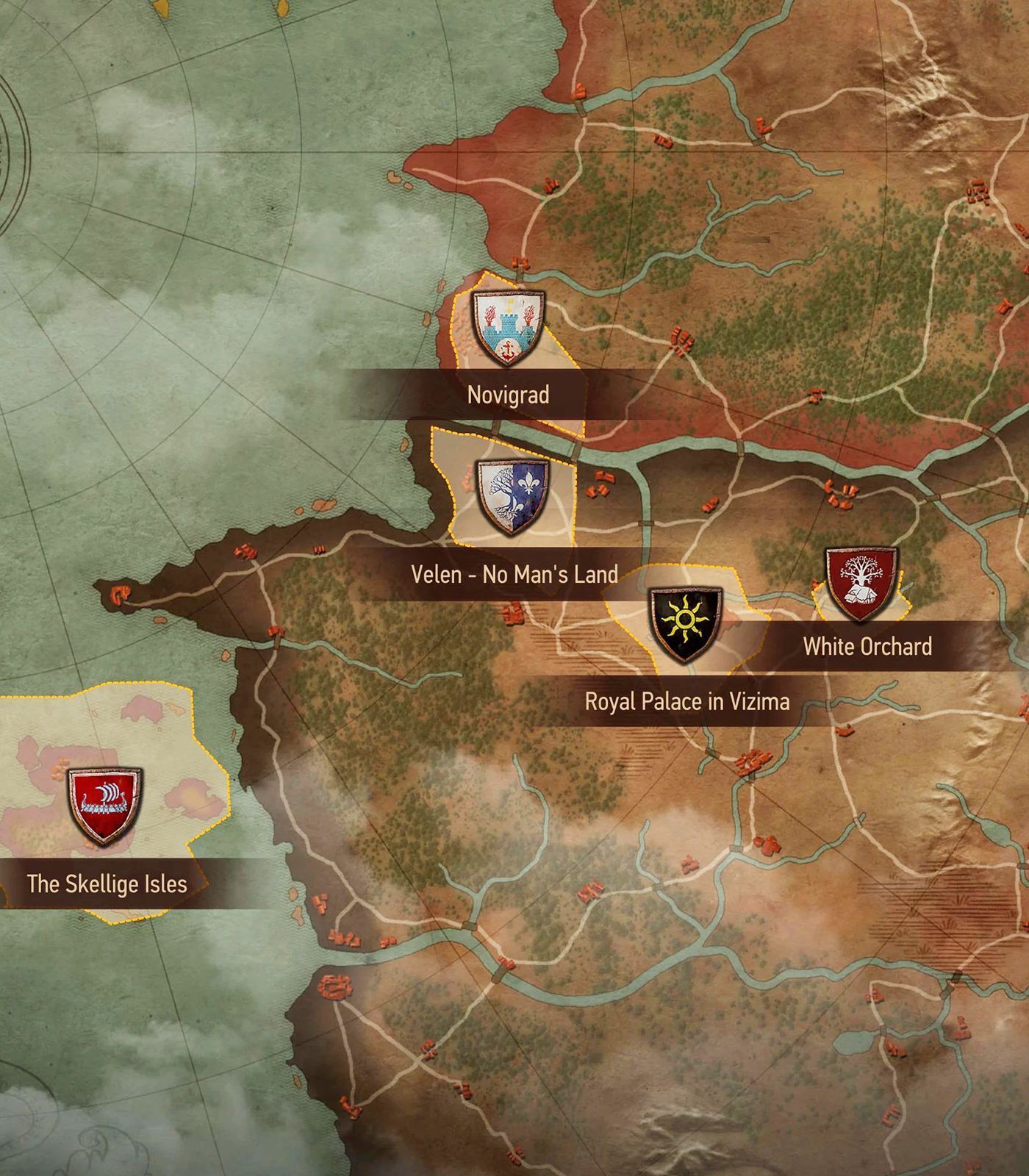The image size is (1029, 1176).
Task: Choose the Velen tree and fleur-de-lis shield
Action: coord(512,496)
